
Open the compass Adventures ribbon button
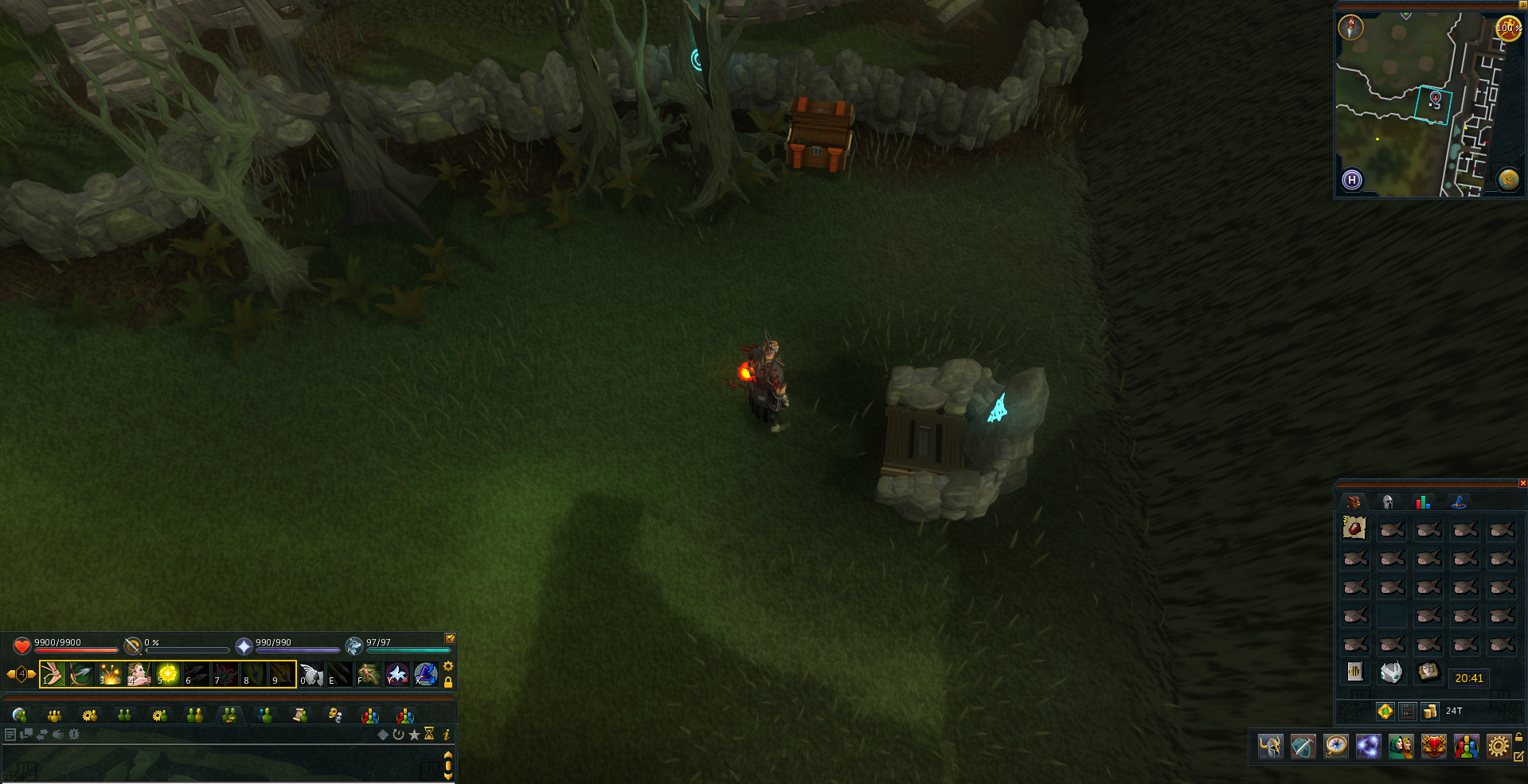coord(1335,747)
